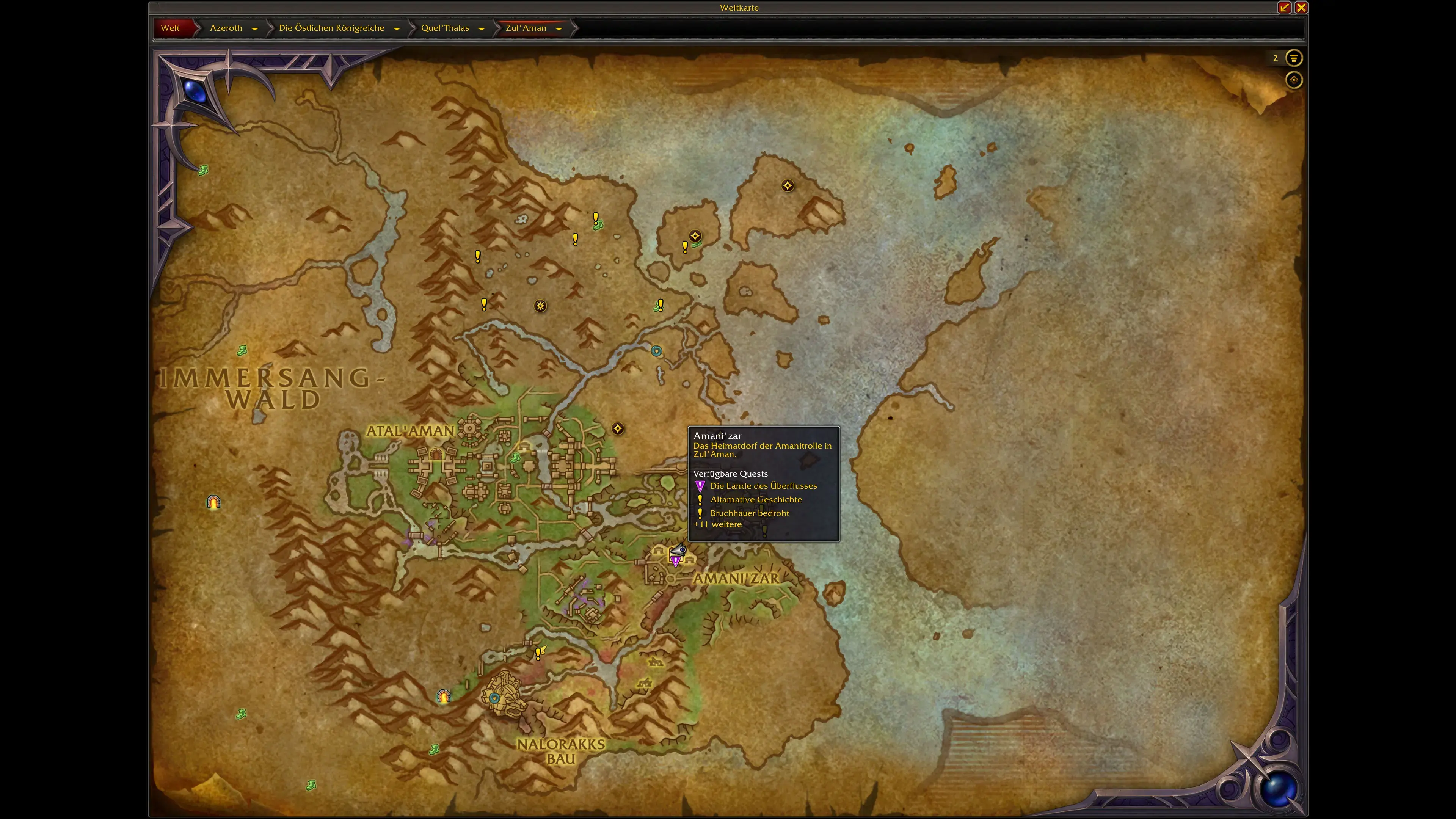Navigate to the Azeroth map breadcrumb
1456x819 pixels.
click(226, 28)
